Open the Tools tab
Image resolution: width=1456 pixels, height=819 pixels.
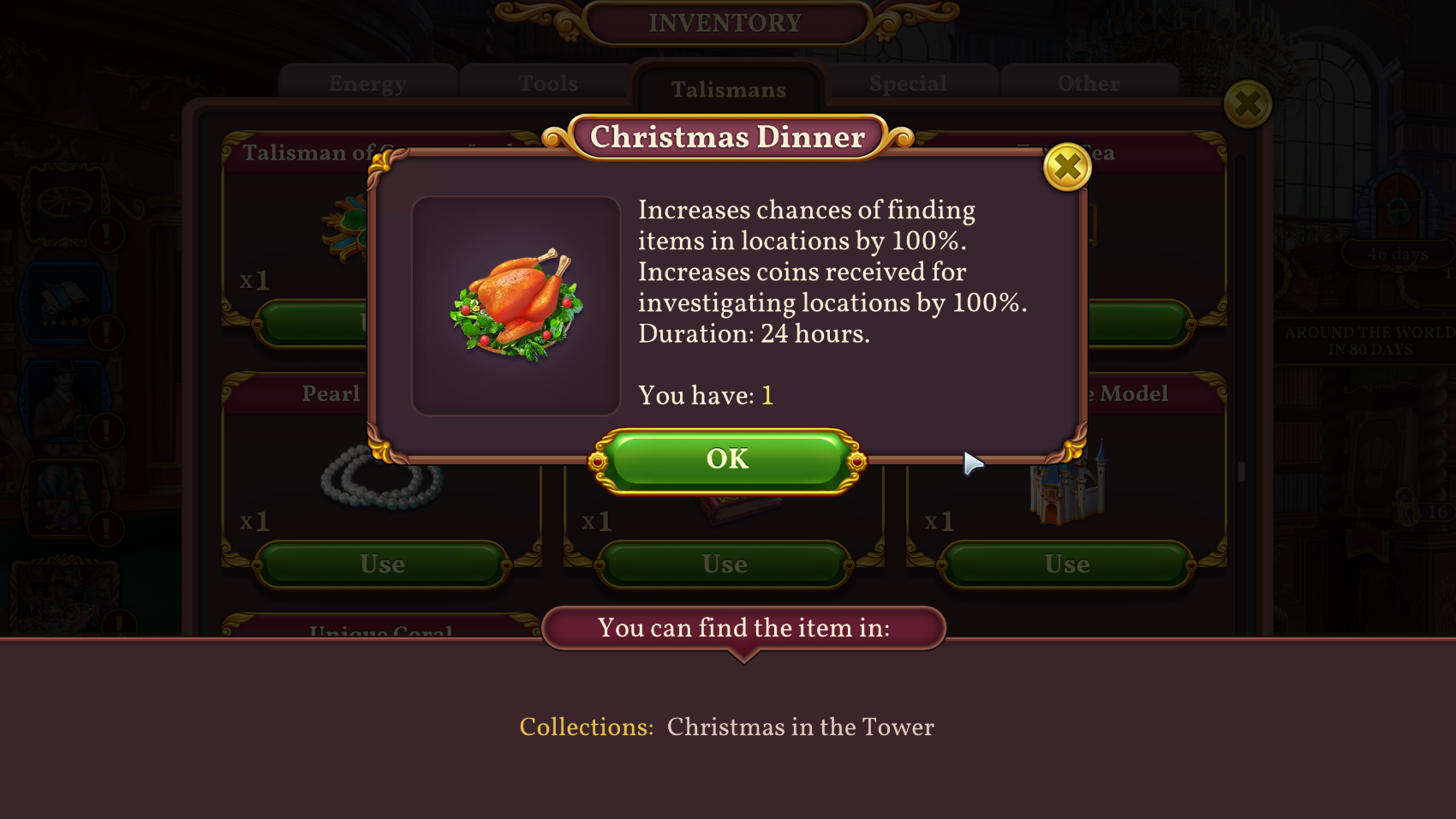pos(548,84)
